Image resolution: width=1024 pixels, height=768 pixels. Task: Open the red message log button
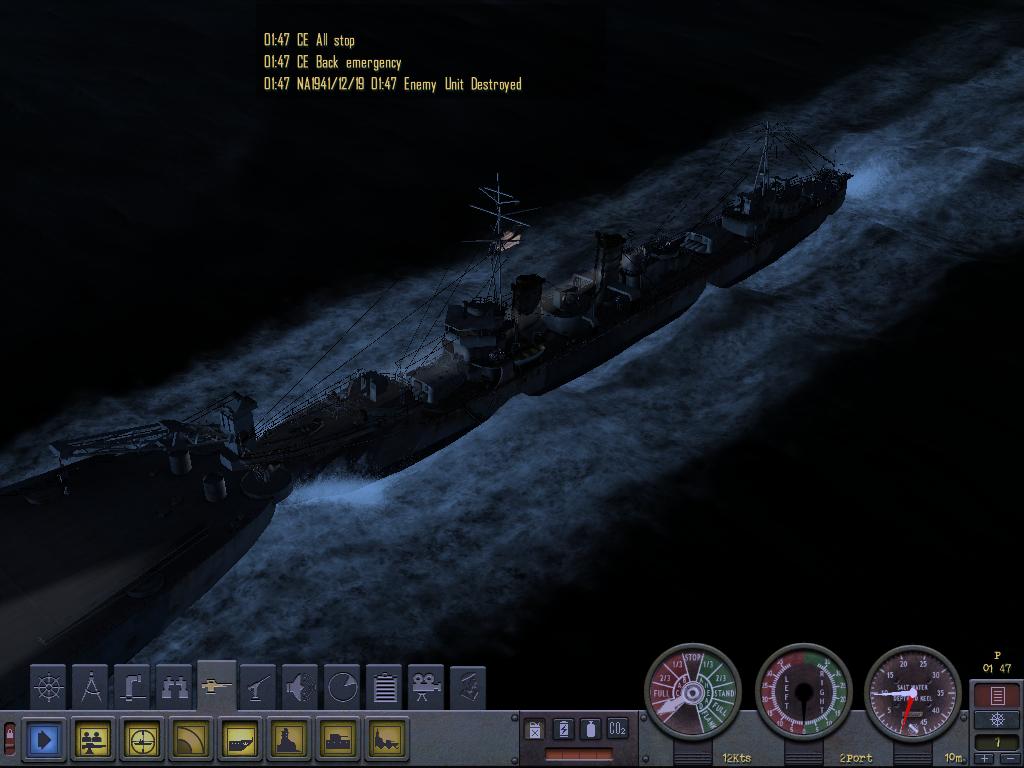click(x=996, y=695)
